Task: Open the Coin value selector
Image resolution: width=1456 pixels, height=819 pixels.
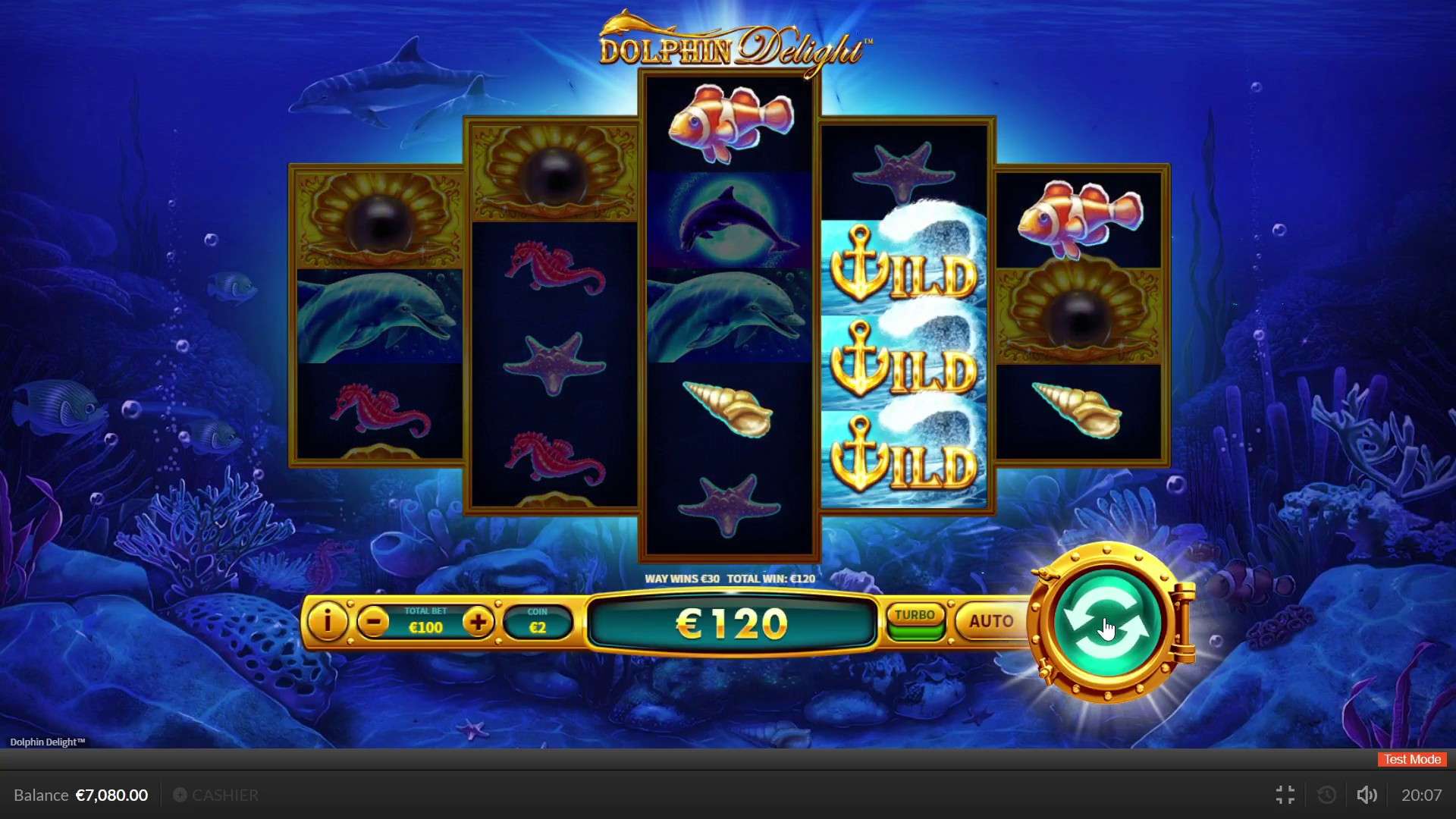Action: pyautogui.click(x=538, y=620)
